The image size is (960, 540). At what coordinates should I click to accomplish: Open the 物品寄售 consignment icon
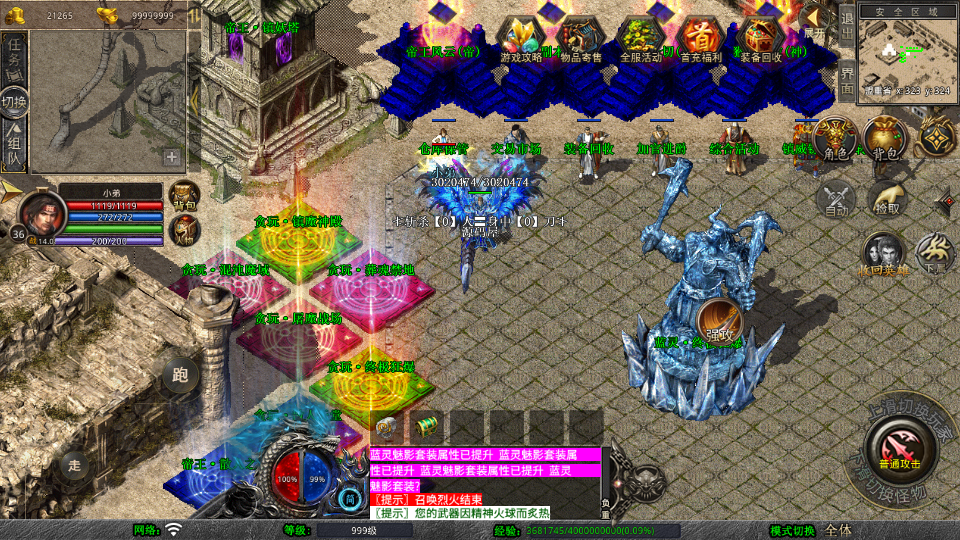click(x=580, y=40)
